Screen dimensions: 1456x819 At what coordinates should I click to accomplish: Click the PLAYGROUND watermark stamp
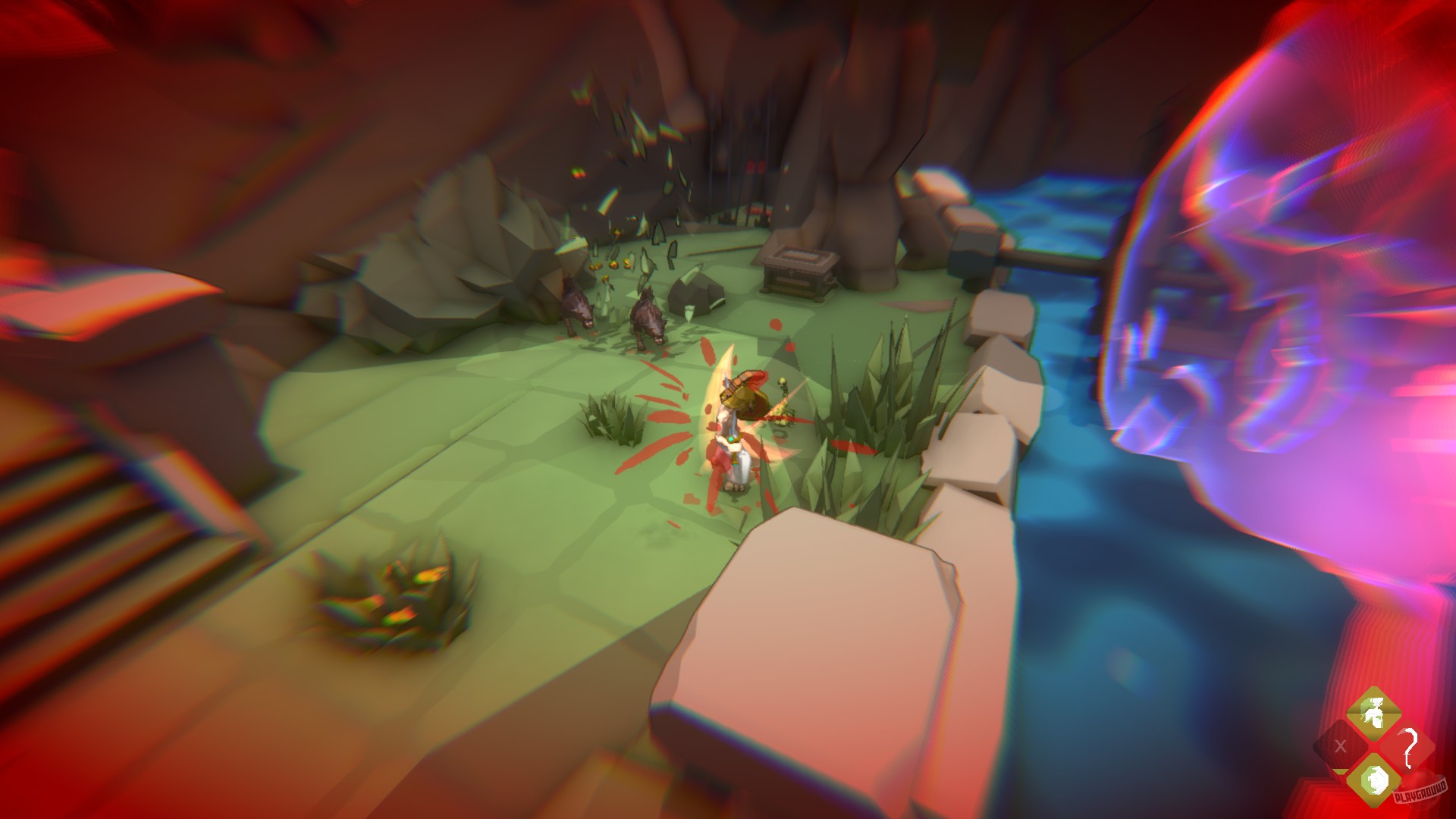coord(1420,796)
